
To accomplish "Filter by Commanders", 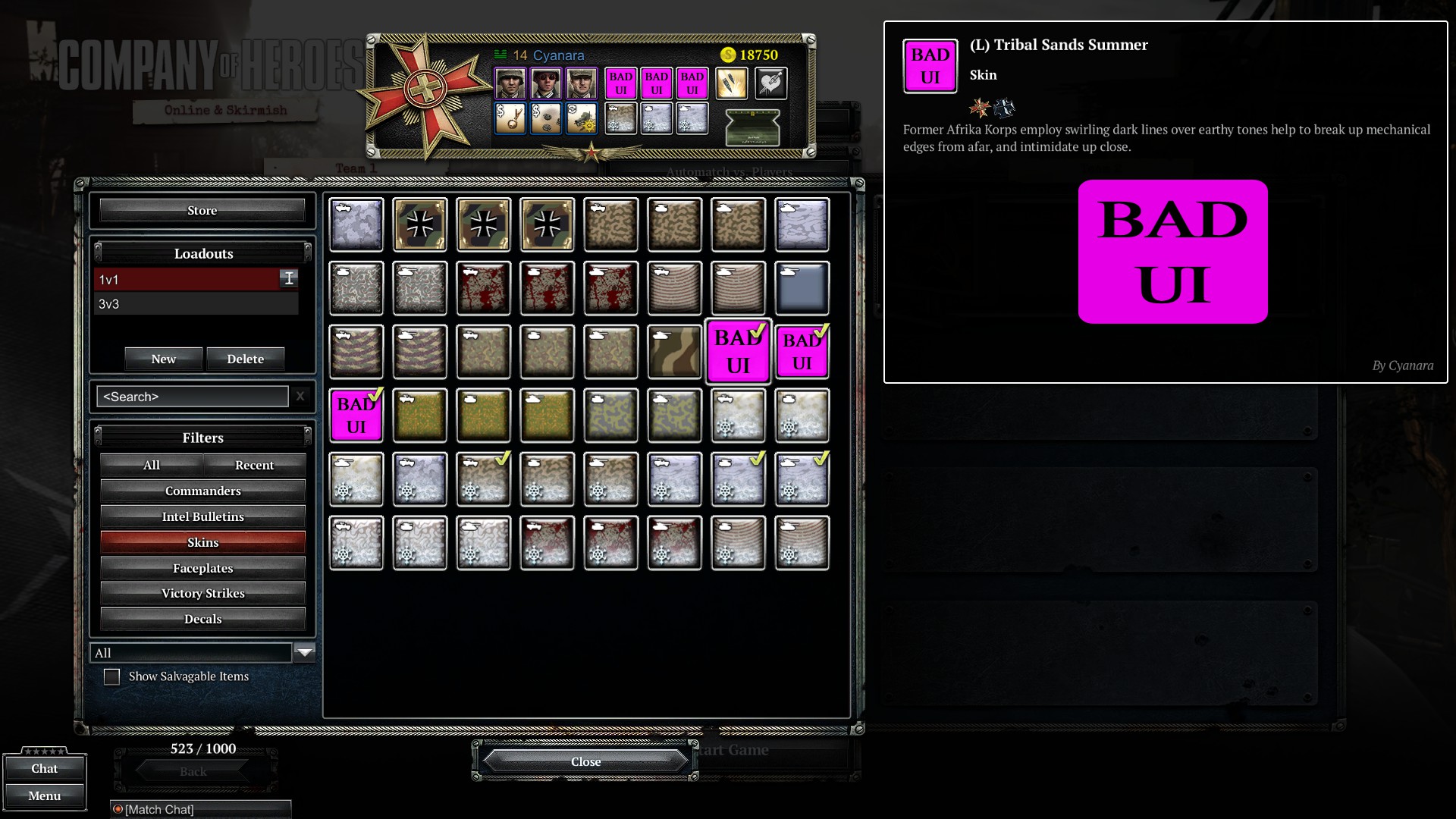I will pos(202,491).
